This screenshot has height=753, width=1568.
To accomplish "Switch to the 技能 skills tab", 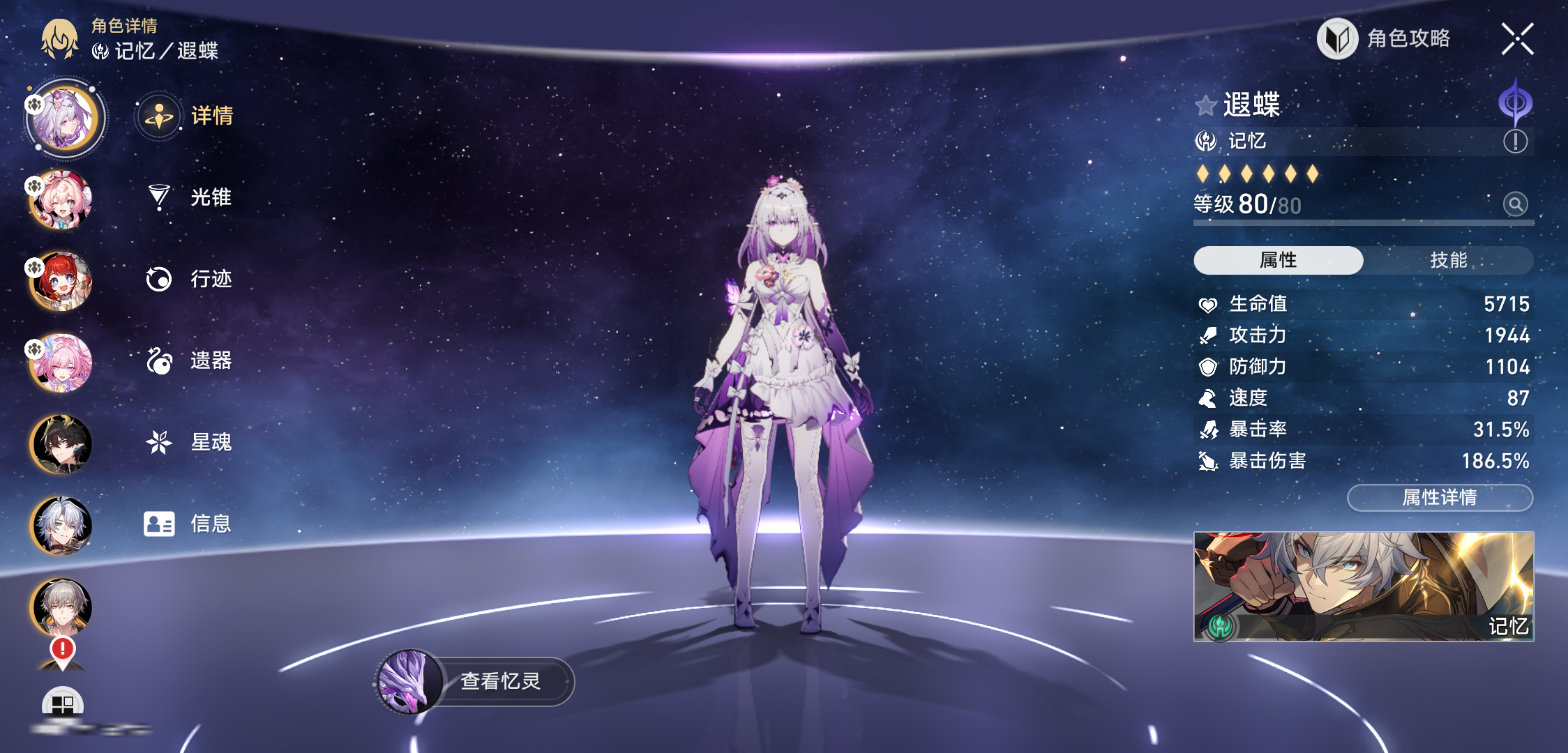I will (x=1448, y=260).
